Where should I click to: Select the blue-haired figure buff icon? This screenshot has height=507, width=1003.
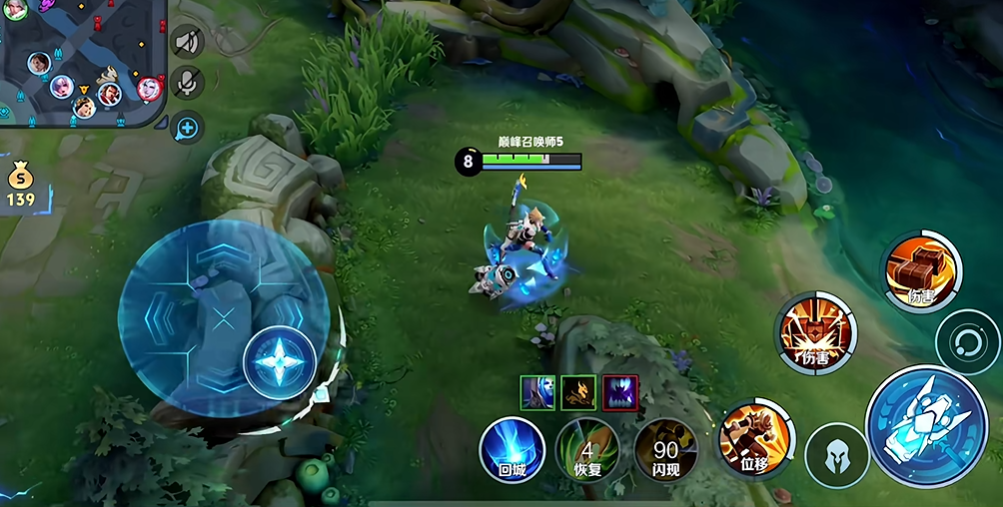[x=538, y=392]
